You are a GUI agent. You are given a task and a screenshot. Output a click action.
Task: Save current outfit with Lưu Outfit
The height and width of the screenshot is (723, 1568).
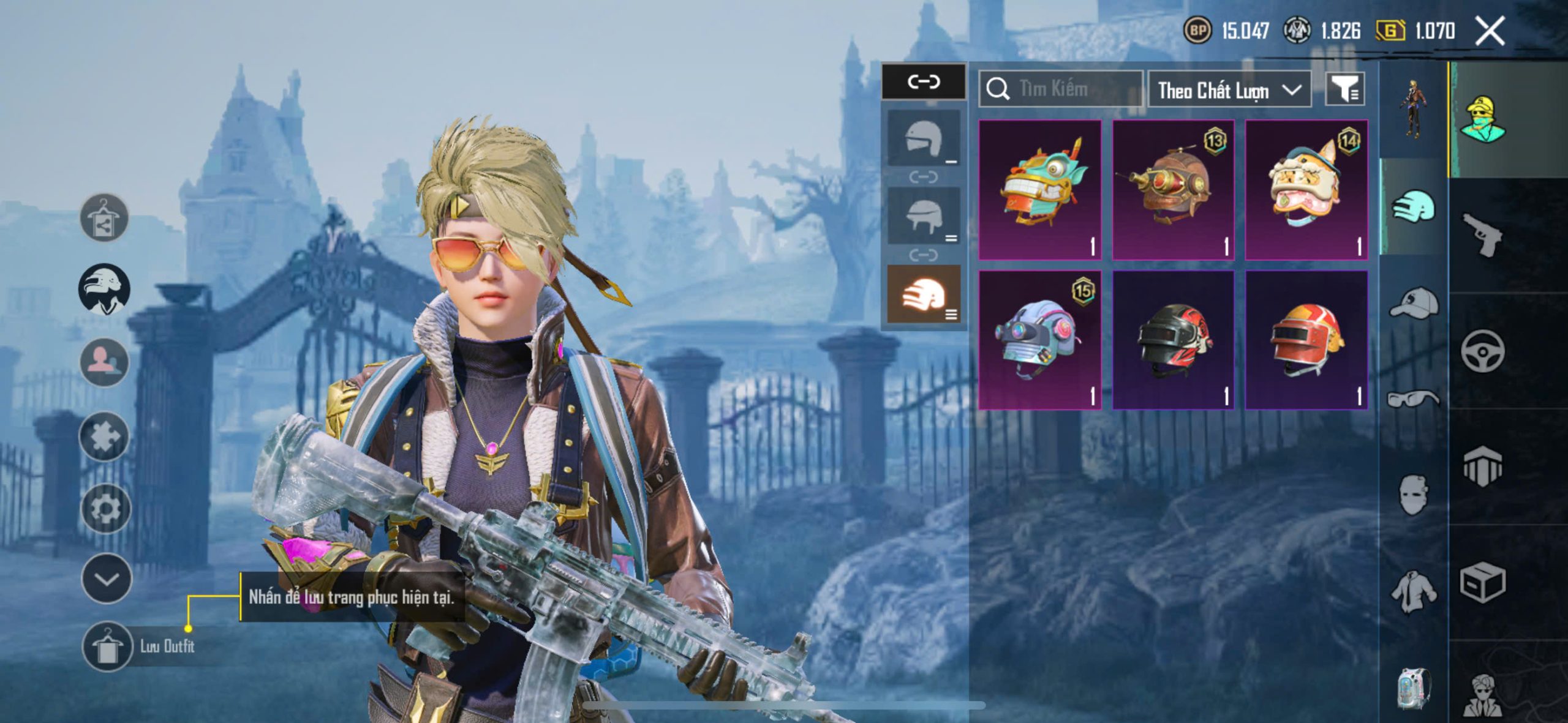pyautogui.click(x=108, y=646)
